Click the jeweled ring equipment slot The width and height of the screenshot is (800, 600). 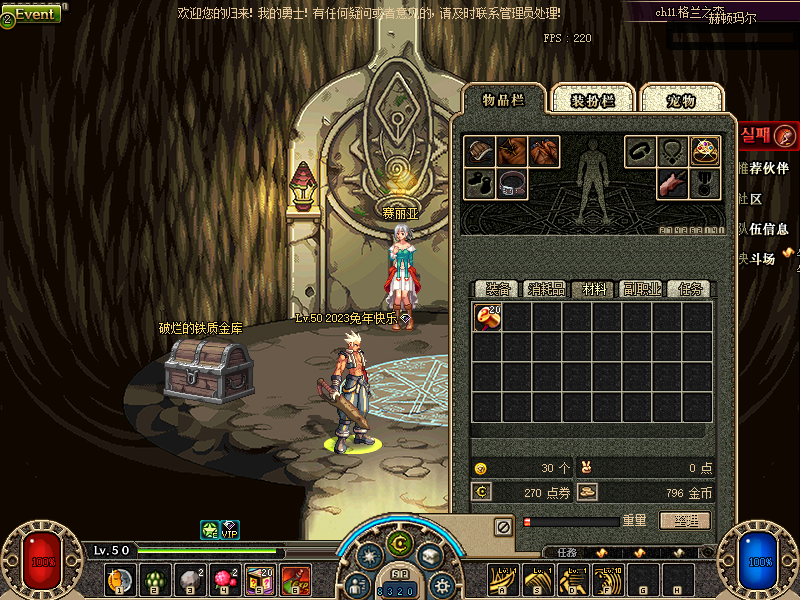(x=706, y=152)
